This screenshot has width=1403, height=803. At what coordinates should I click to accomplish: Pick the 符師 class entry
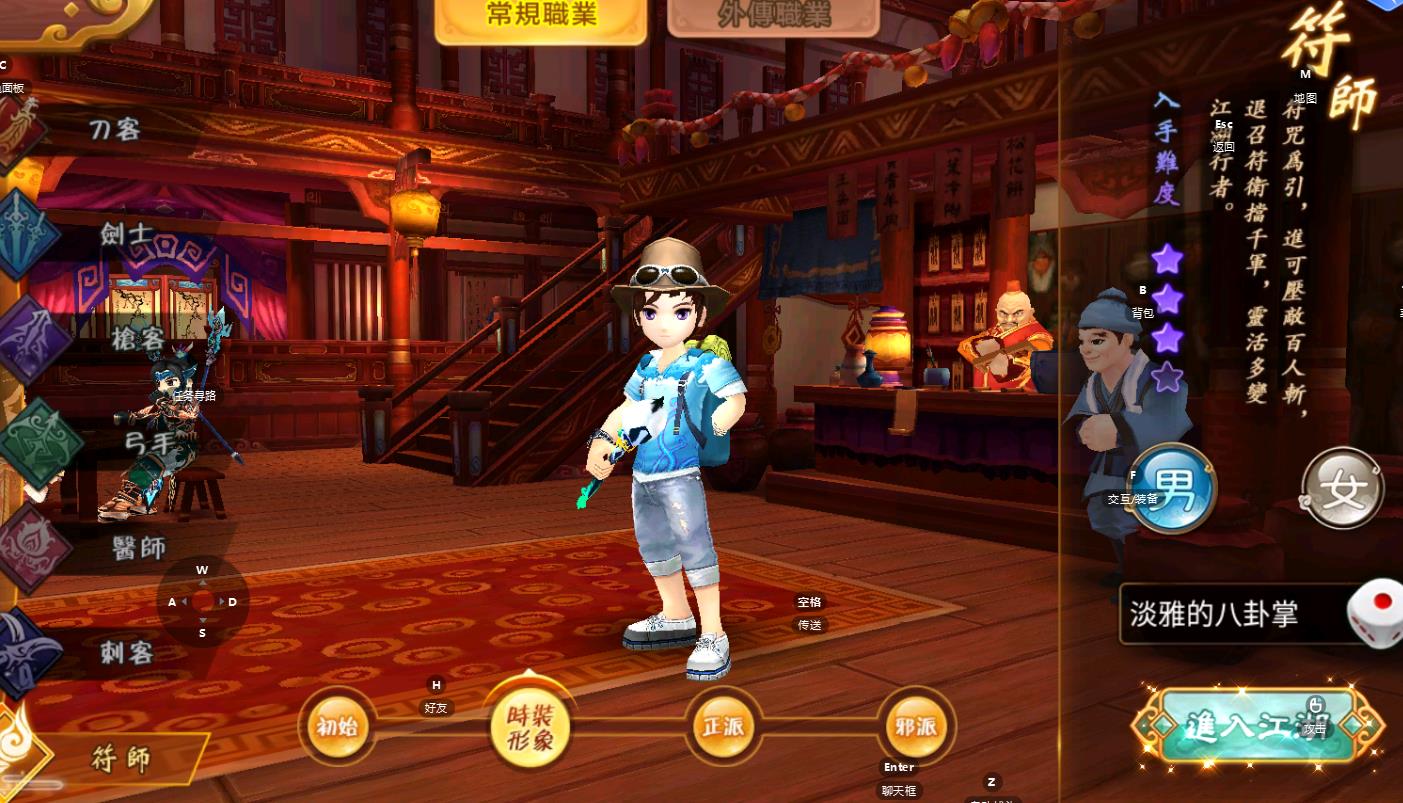point(122,758)
